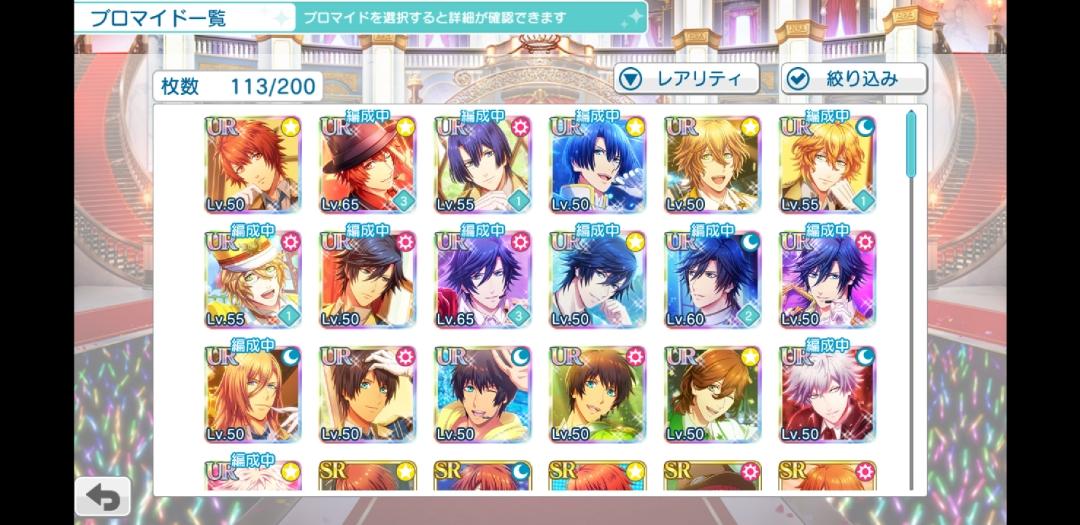Select the brown-haired card raising a white glove

367,395
